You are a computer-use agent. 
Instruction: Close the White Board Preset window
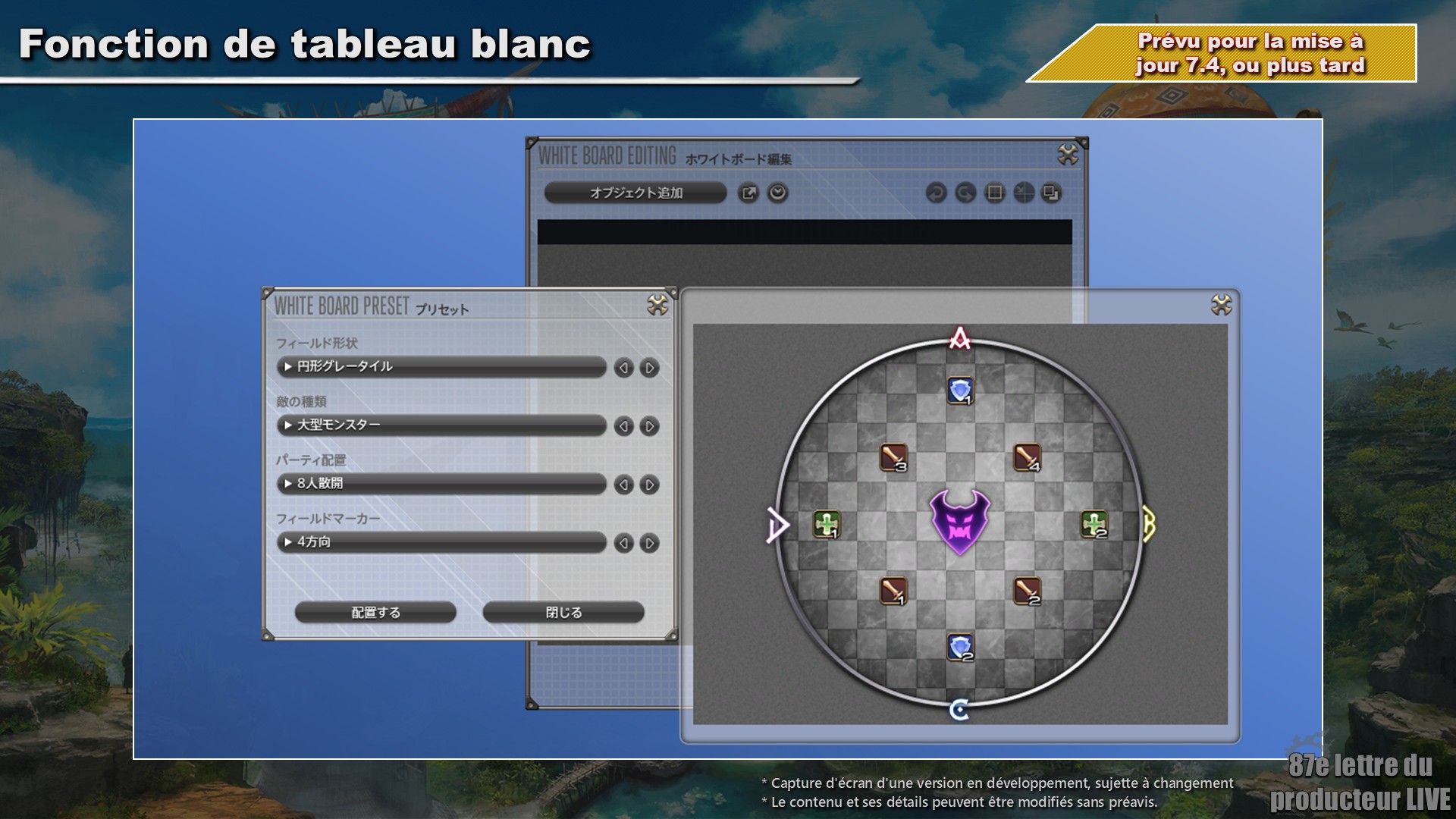[657, 305]
